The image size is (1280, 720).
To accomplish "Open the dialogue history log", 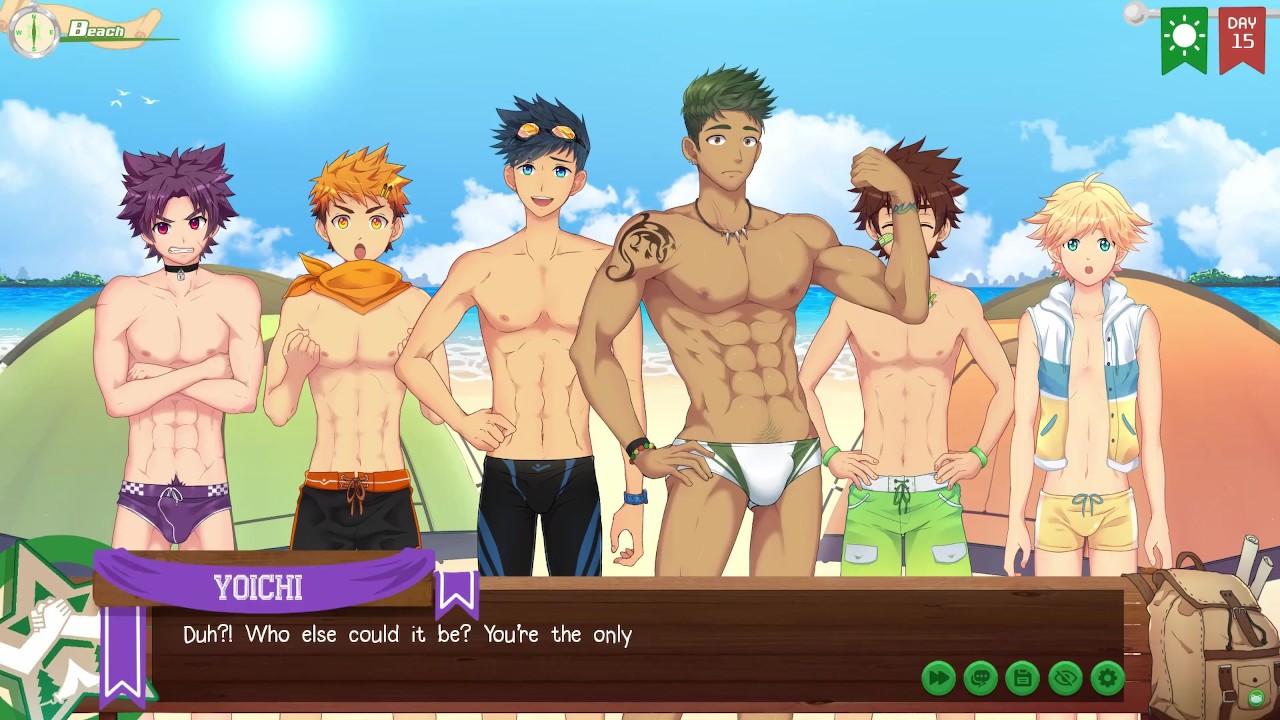I will click(981, 679).
